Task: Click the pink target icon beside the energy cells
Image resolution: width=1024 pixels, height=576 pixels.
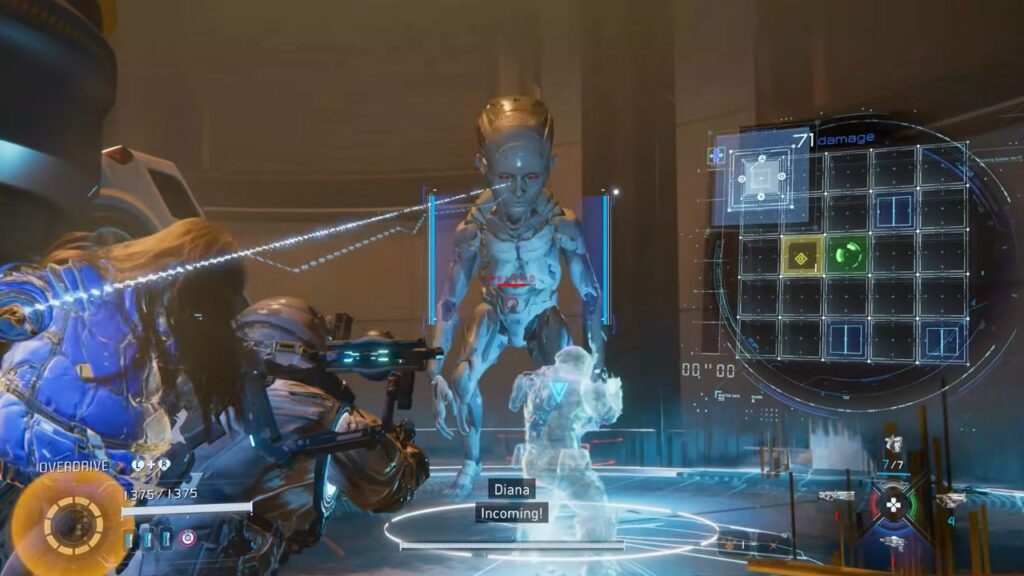Action: 188,538
